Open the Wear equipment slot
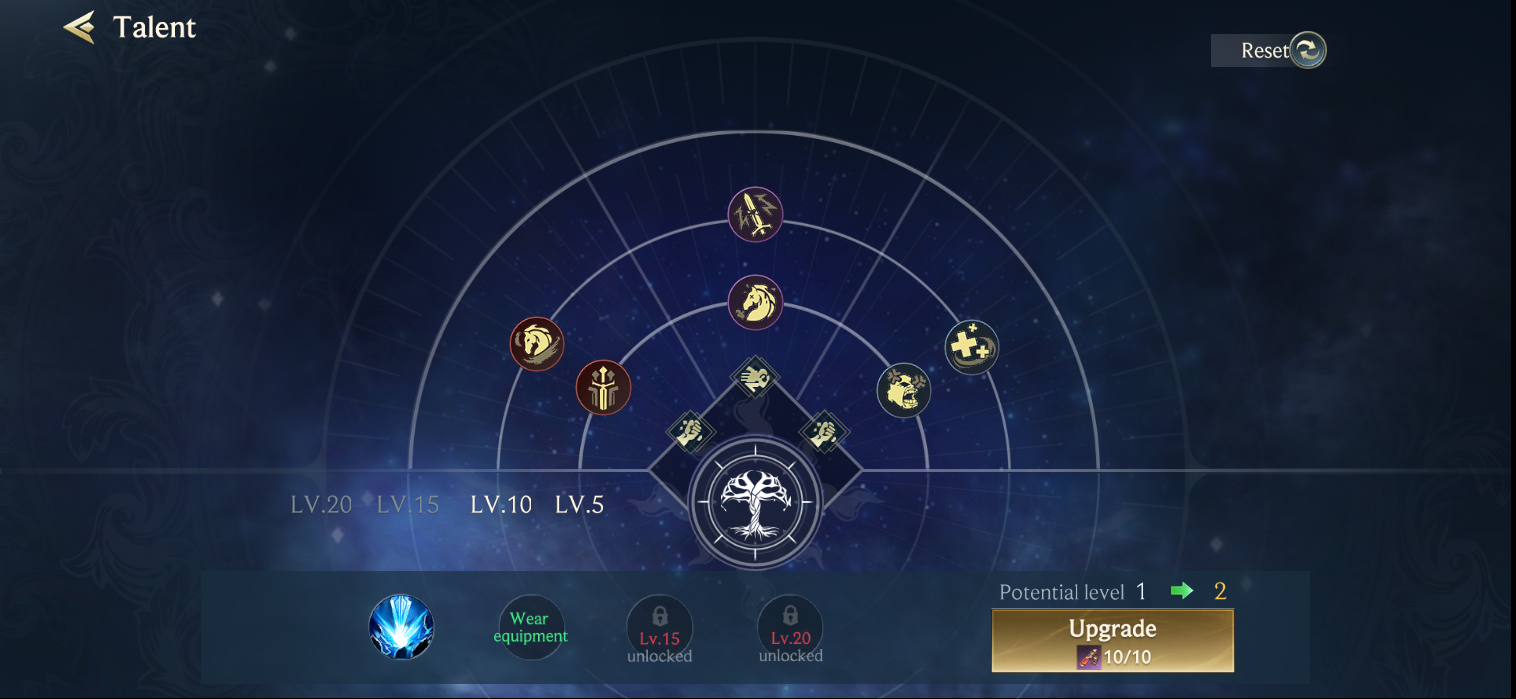1516x699 pixels. [x=530, y=627]
